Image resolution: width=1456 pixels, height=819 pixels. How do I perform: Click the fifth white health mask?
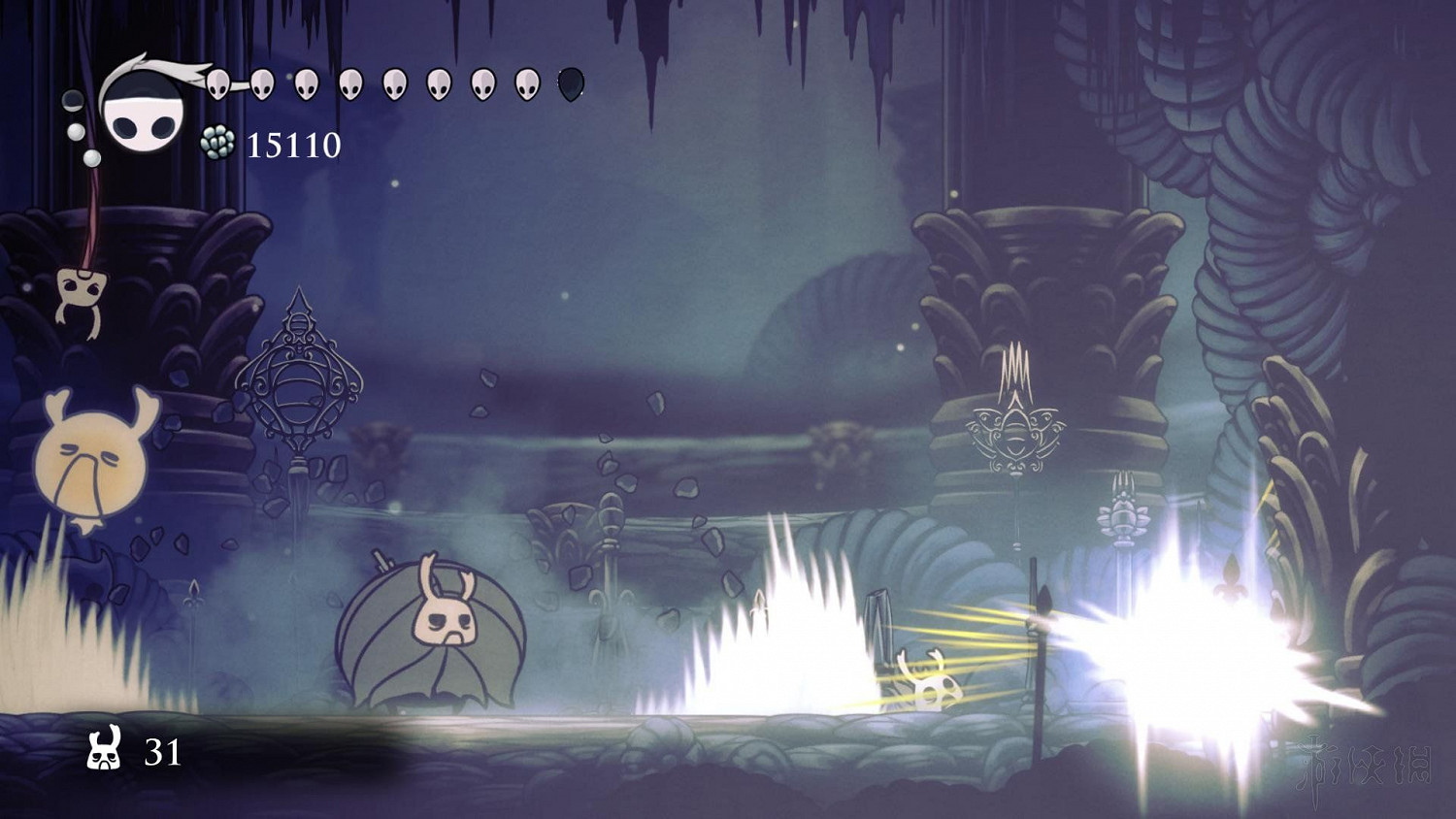[x=395, y=83]
